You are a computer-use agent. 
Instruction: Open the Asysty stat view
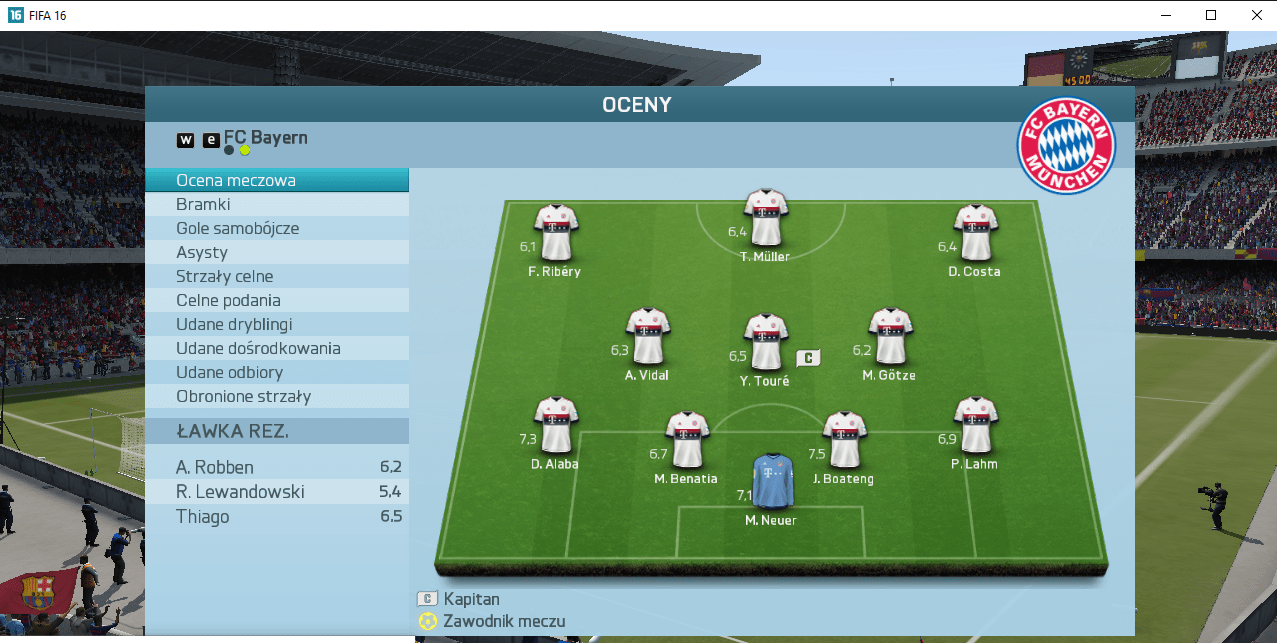pyautogui.click(x=277, y=252)
